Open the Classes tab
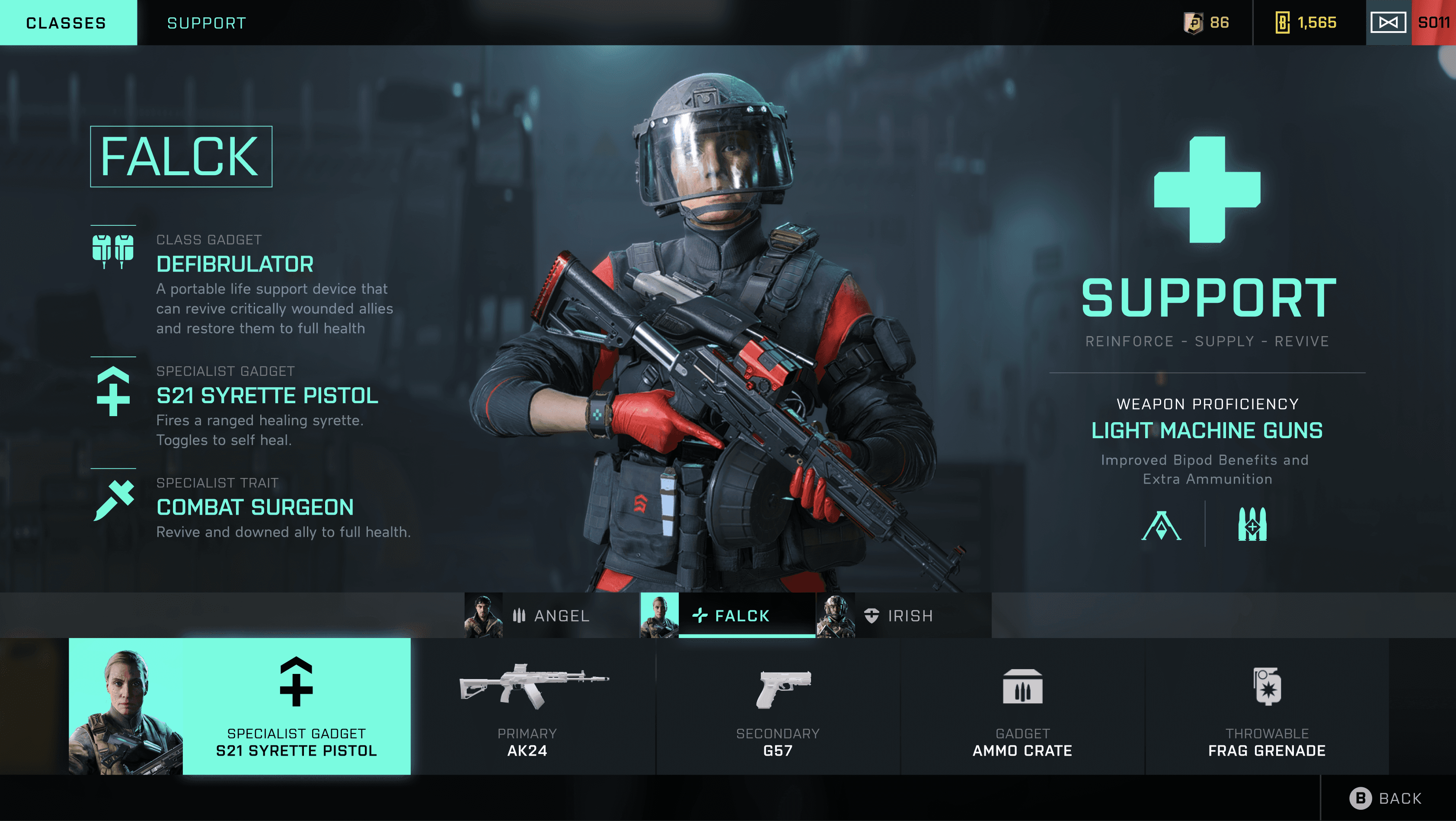The height and width of the screenshot is (821, 1456). click(x=67, y=22)
